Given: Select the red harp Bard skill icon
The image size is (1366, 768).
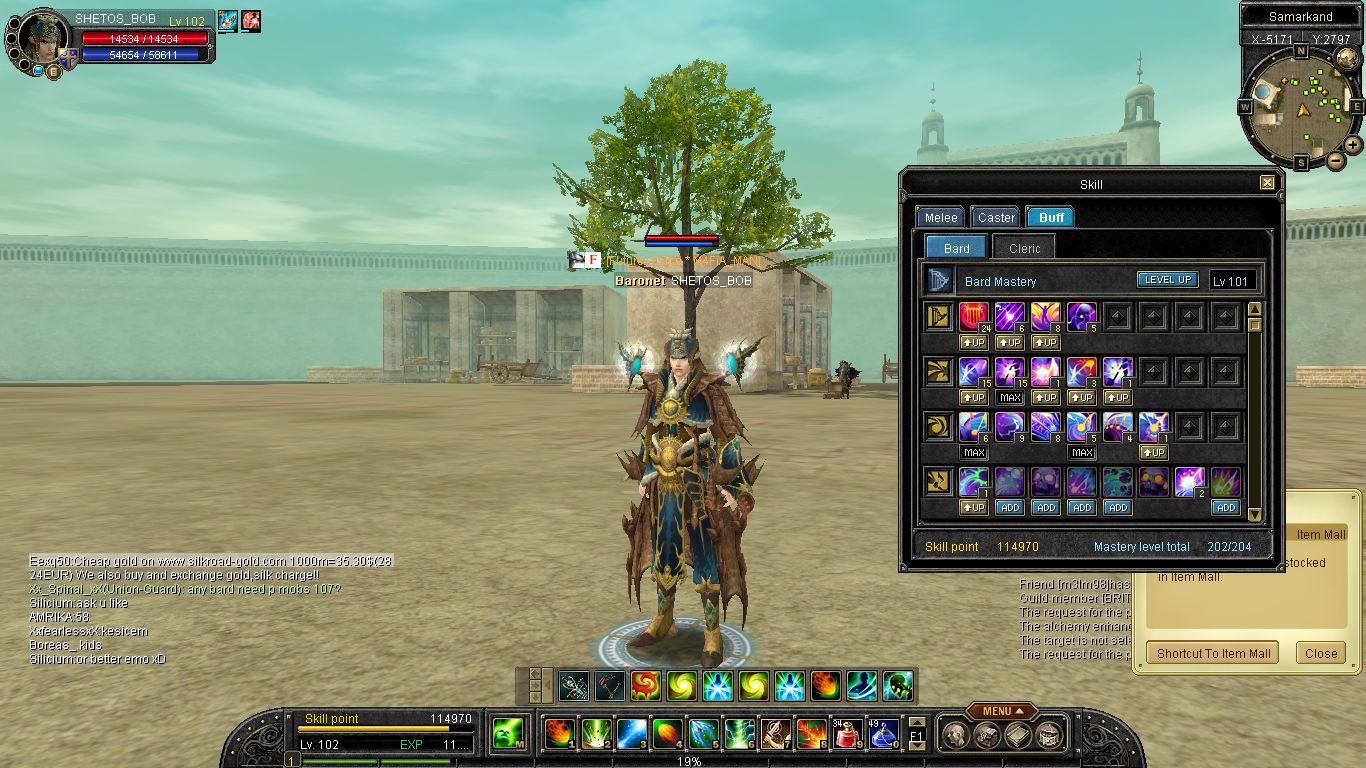Looking at the screenshot, I should pos(974,317).
